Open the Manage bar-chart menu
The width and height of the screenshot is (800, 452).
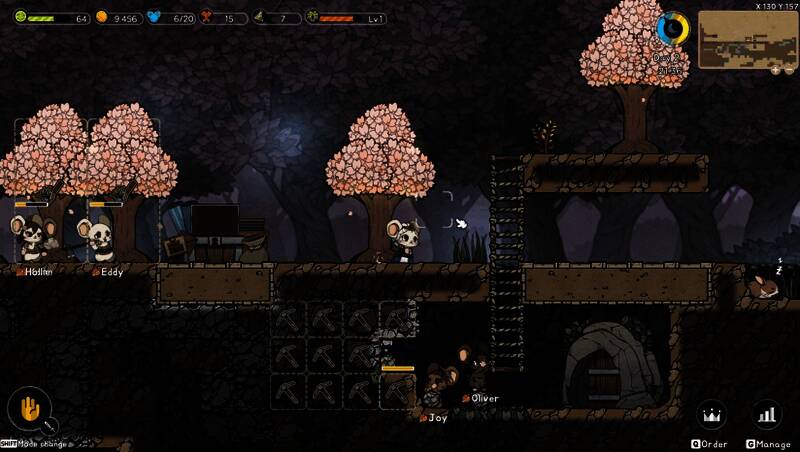coord(767,414)
